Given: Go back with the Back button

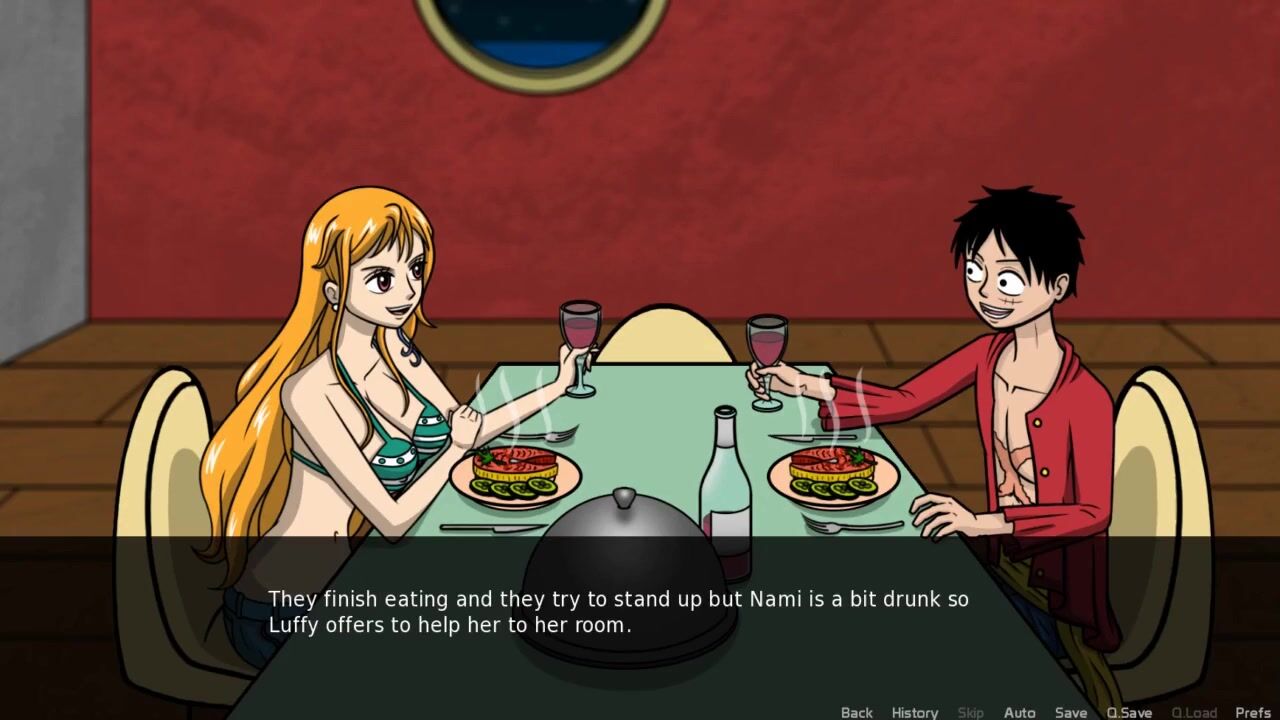Looking at the screenshot, I should 856,712.
